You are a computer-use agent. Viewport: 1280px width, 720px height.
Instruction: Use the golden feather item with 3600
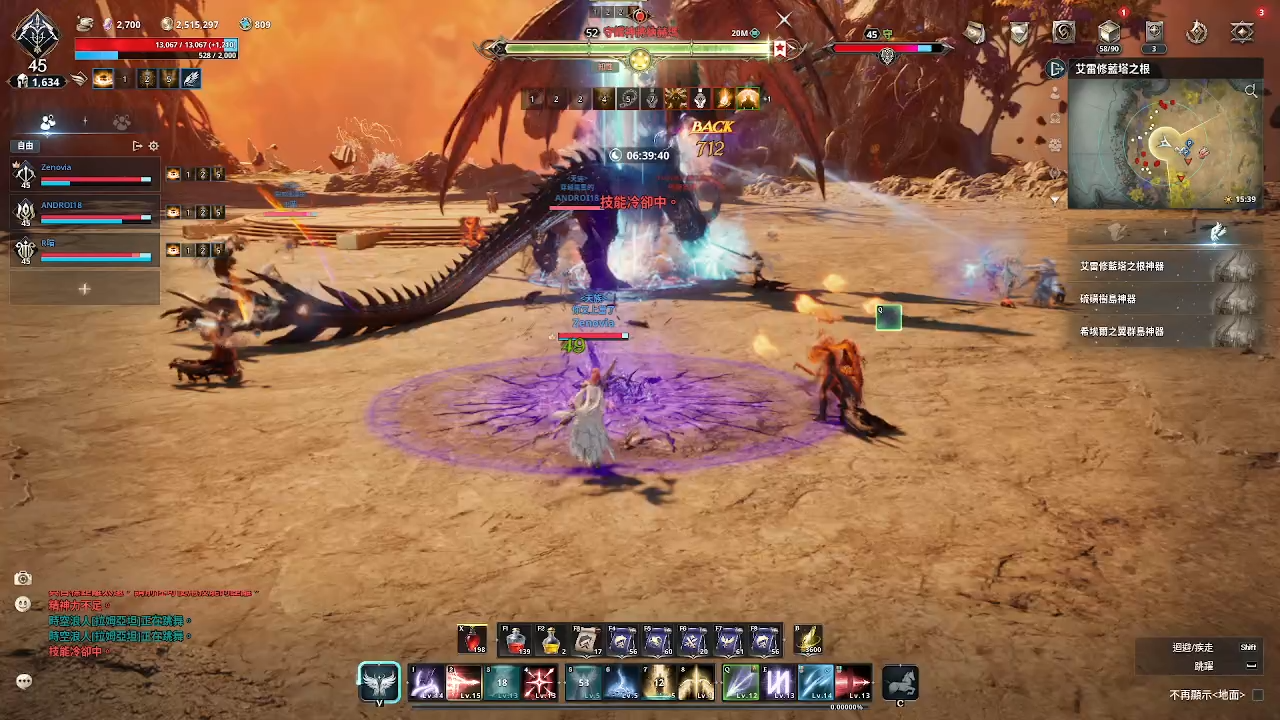click(808, 640)
